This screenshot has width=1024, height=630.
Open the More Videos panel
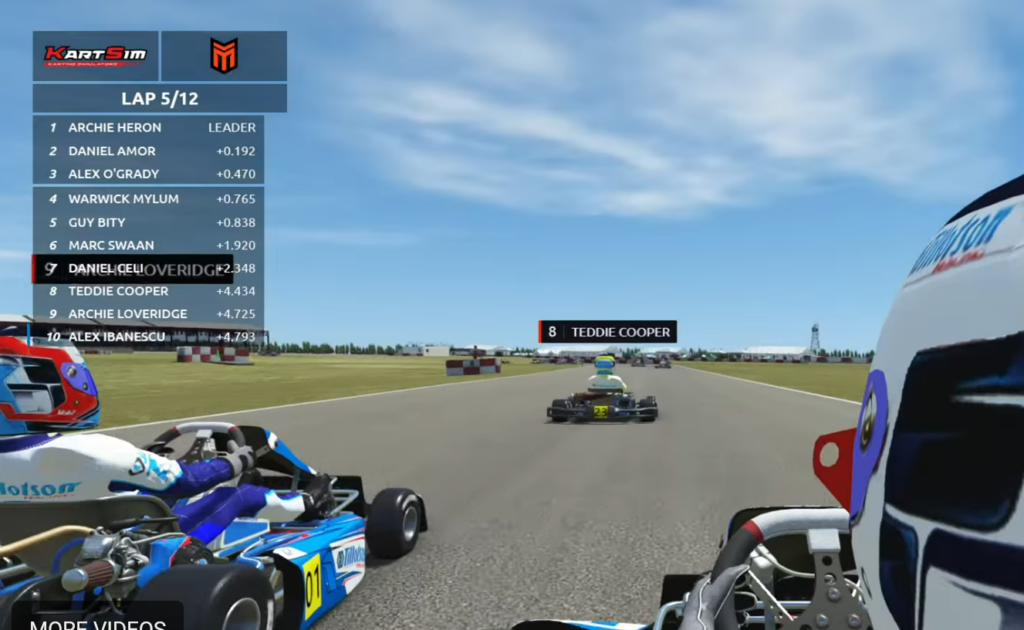click(97, 622)
